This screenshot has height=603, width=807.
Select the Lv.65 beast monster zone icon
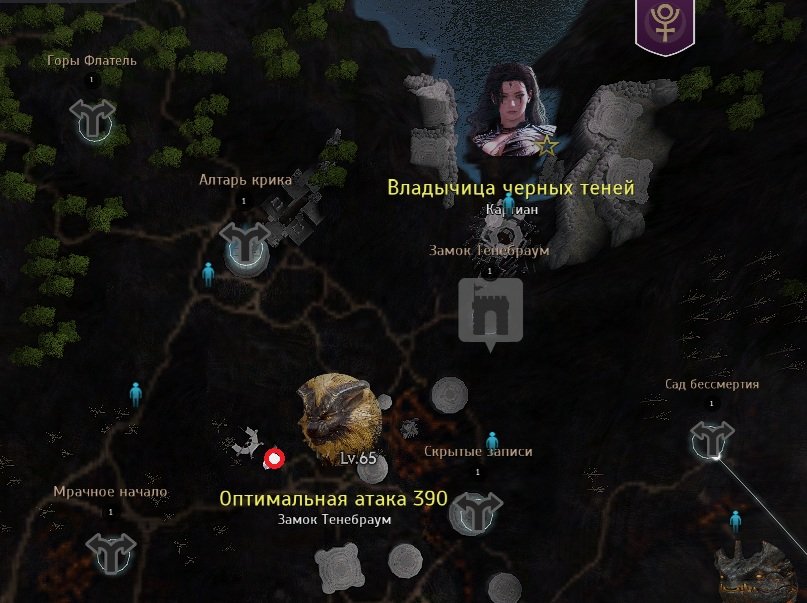tap(339, 413)
